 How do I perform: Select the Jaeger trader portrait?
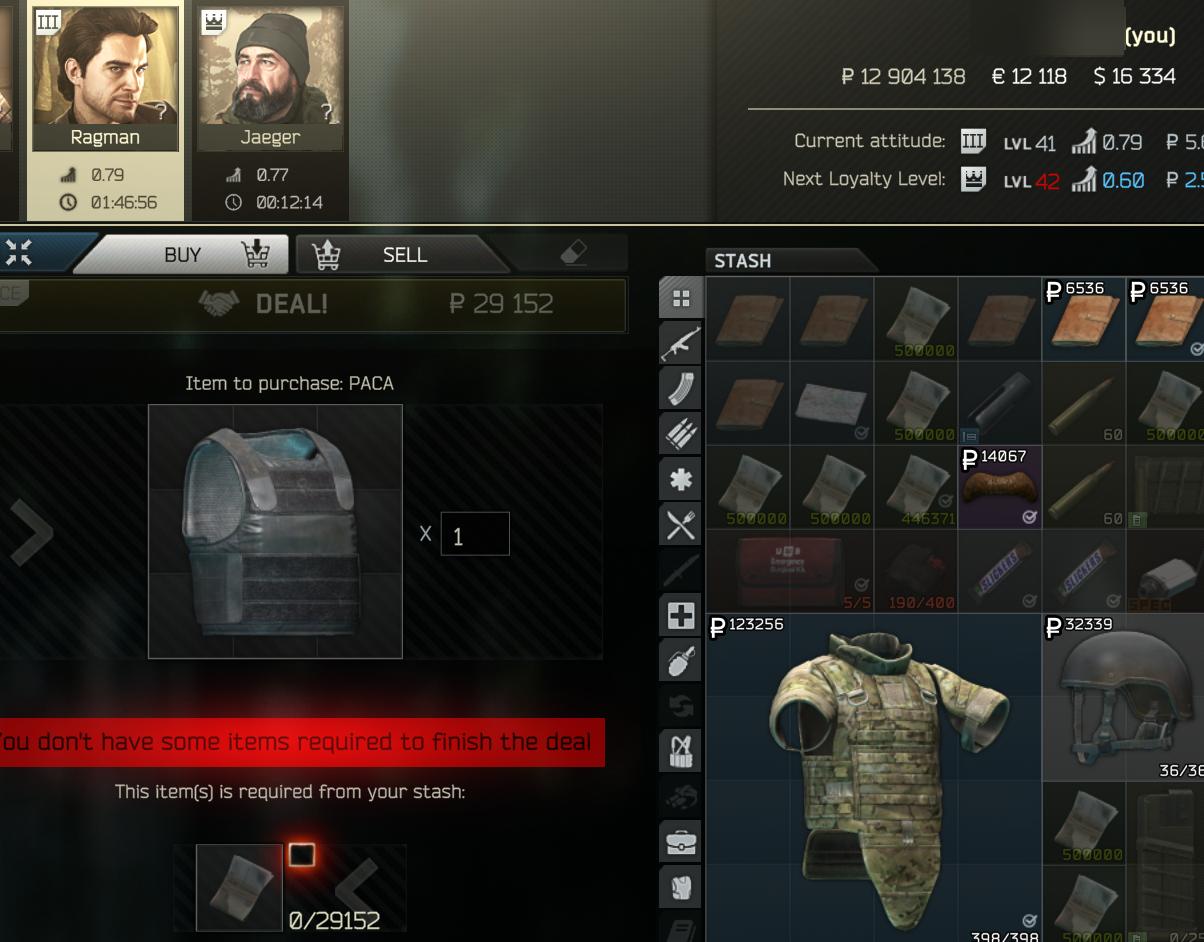[270, 77]
